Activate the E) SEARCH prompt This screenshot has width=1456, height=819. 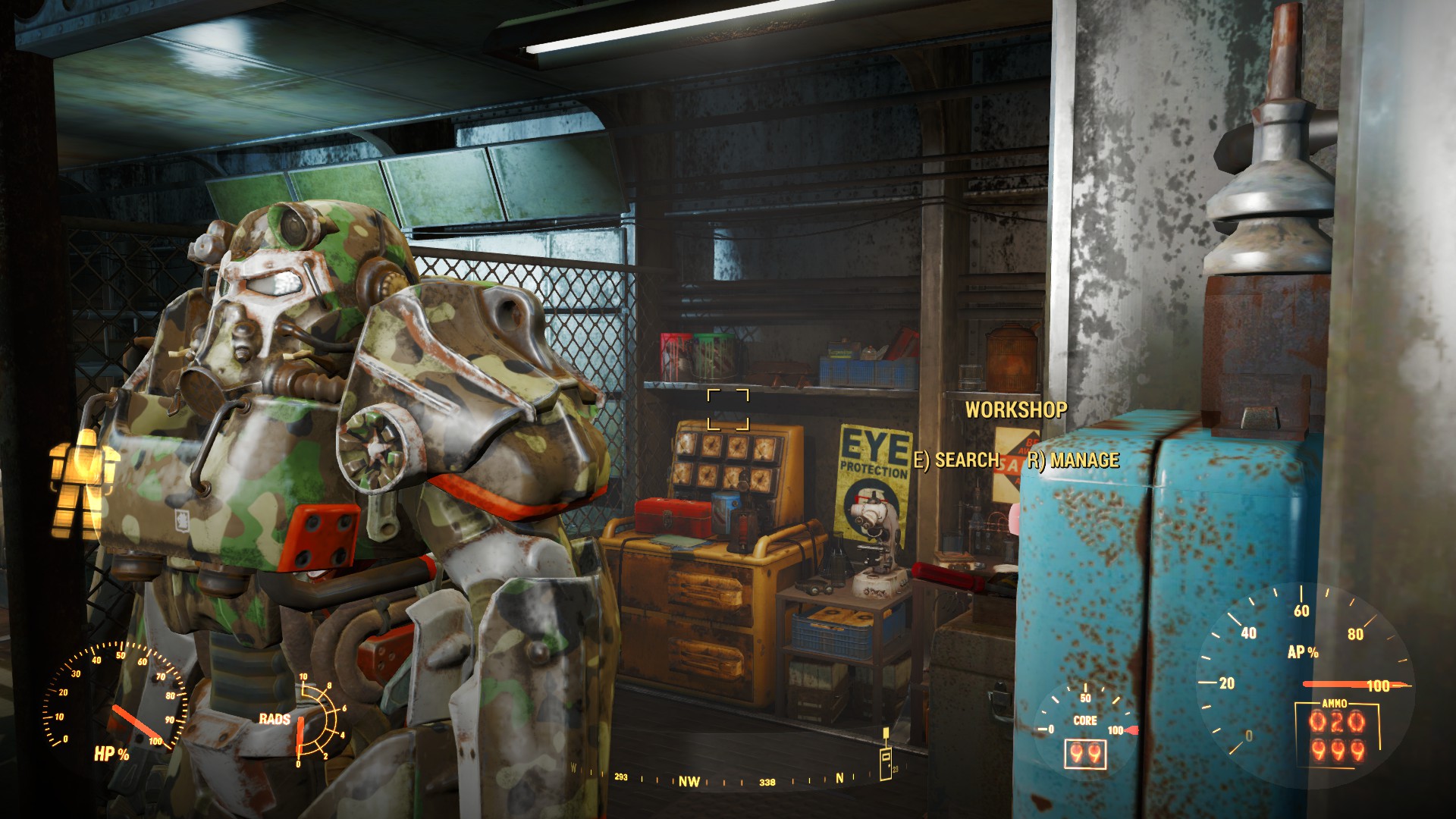tap(957, 459)
